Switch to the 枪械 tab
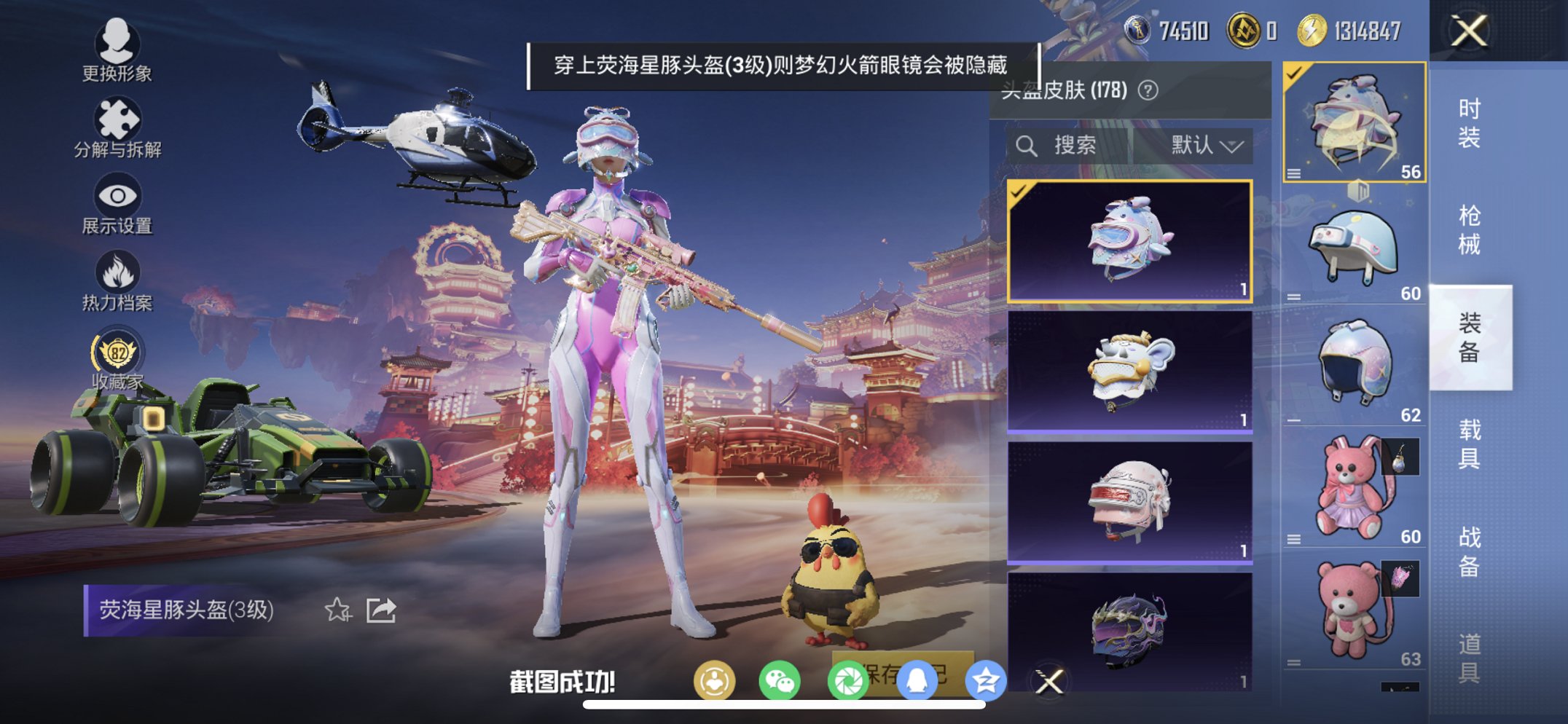The image size is (1568, 724). pos(1471,227)
